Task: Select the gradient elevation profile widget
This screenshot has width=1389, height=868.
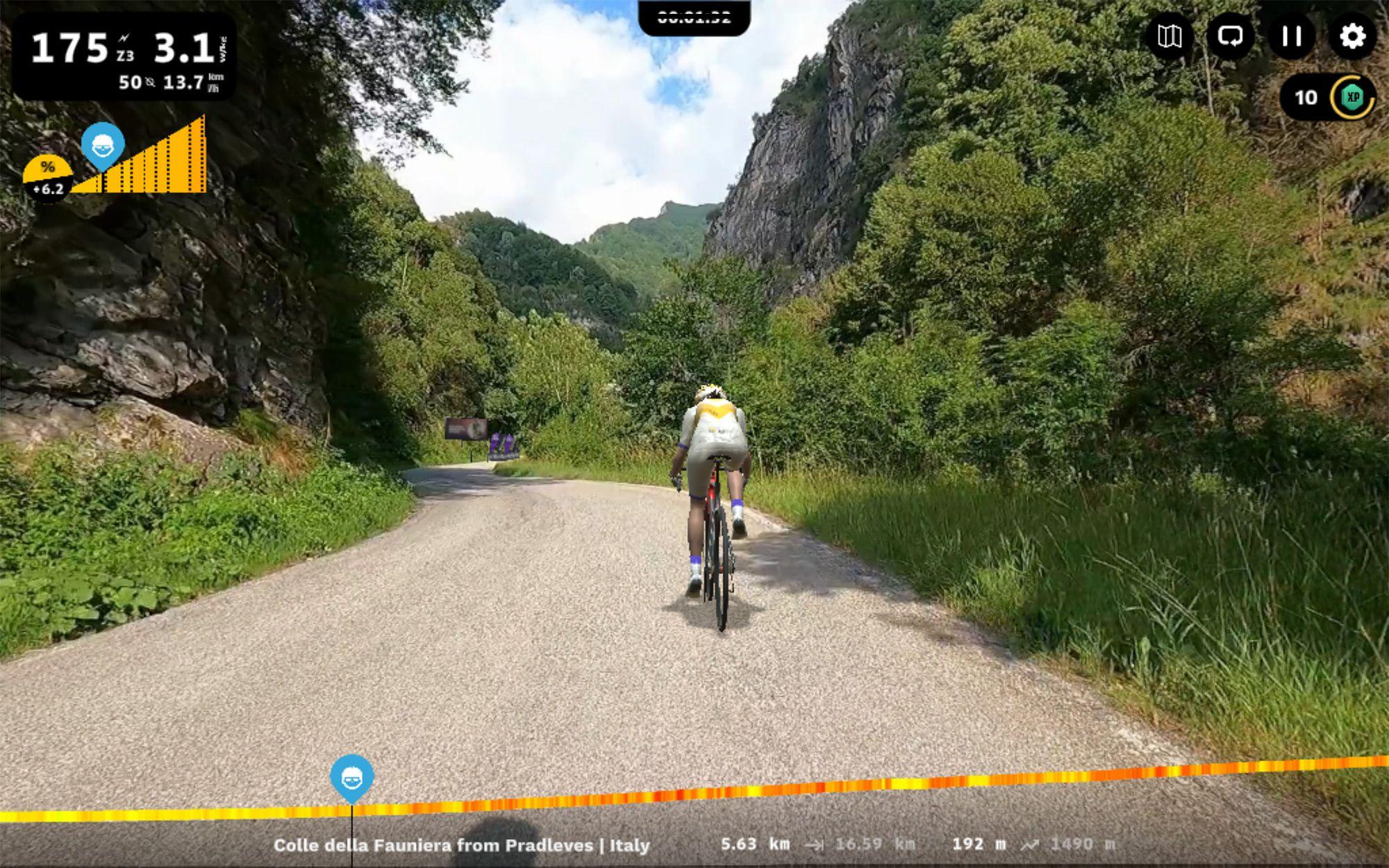Action: [139, 161]
